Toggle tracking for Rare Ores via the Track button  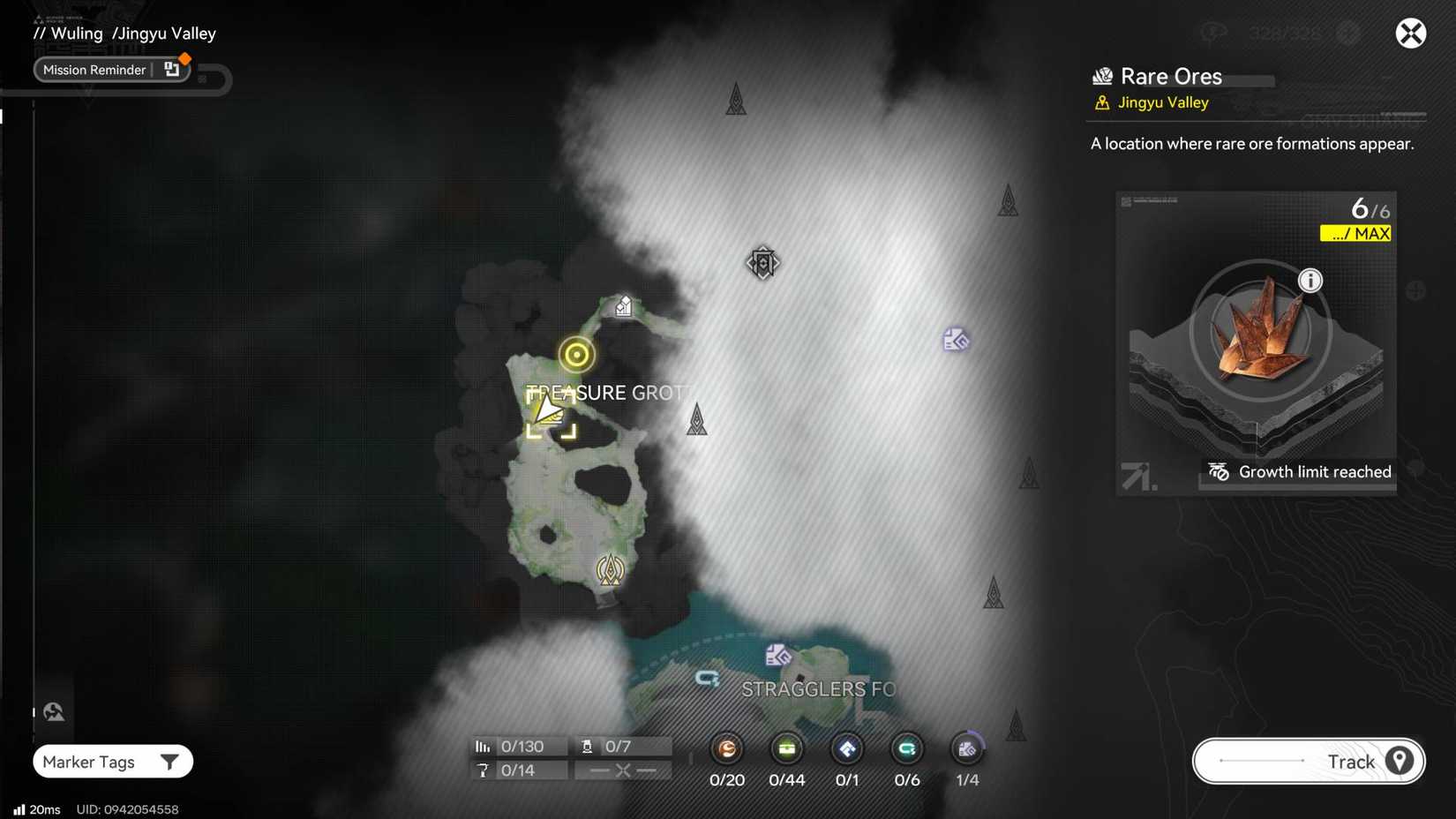(x=1308, y=761)
